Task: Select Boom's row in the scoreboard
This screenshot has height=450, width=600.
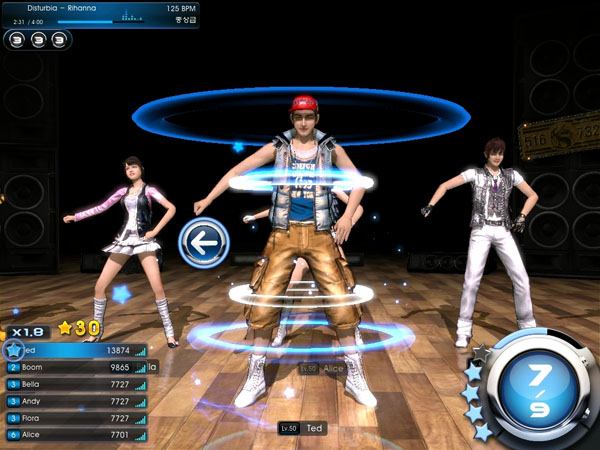Action: 76,367
